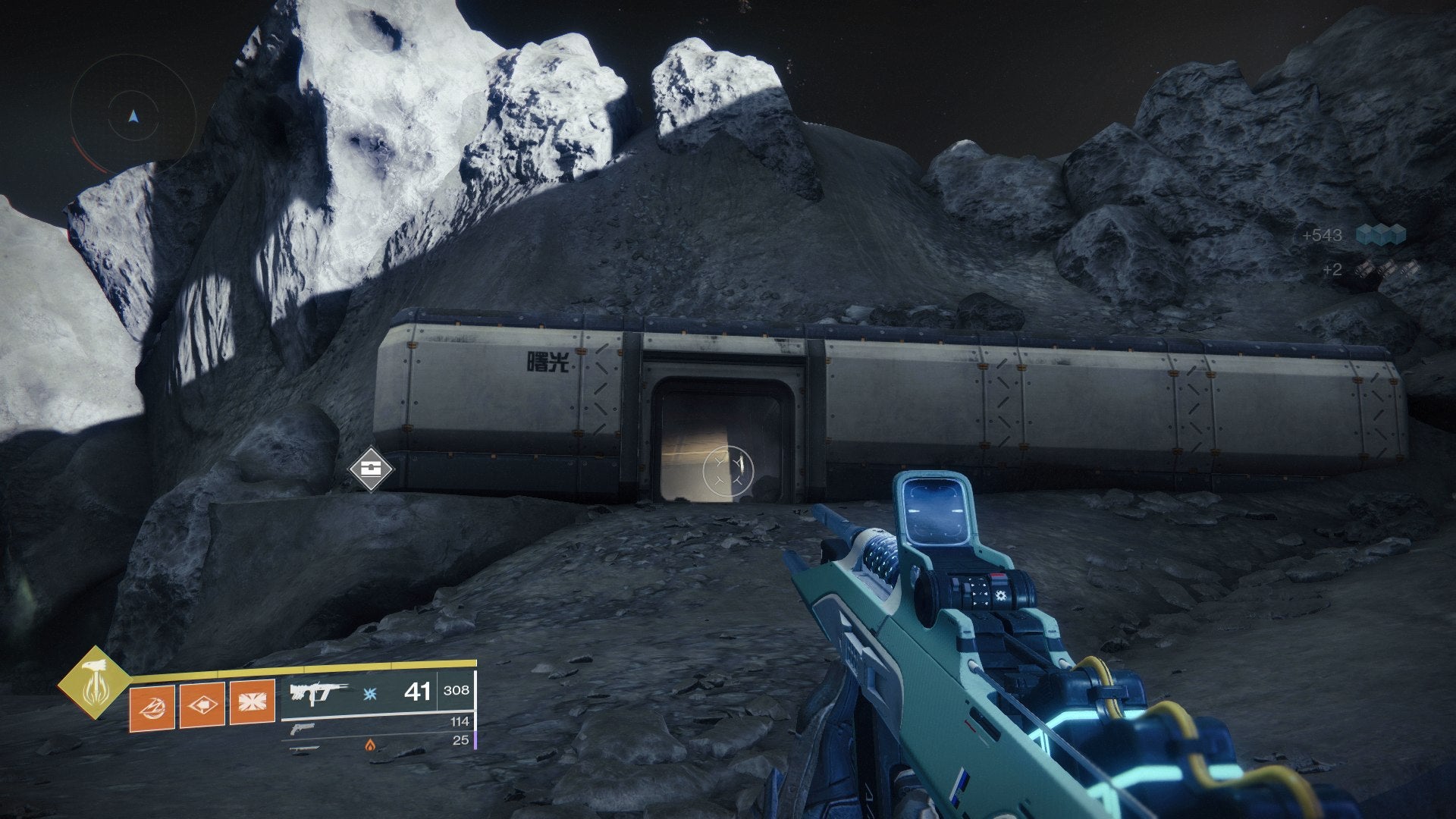The height and width of the screenshot is (819, 1456).
Task: Click the melee ability diamond icon
Action: (202, 704)
